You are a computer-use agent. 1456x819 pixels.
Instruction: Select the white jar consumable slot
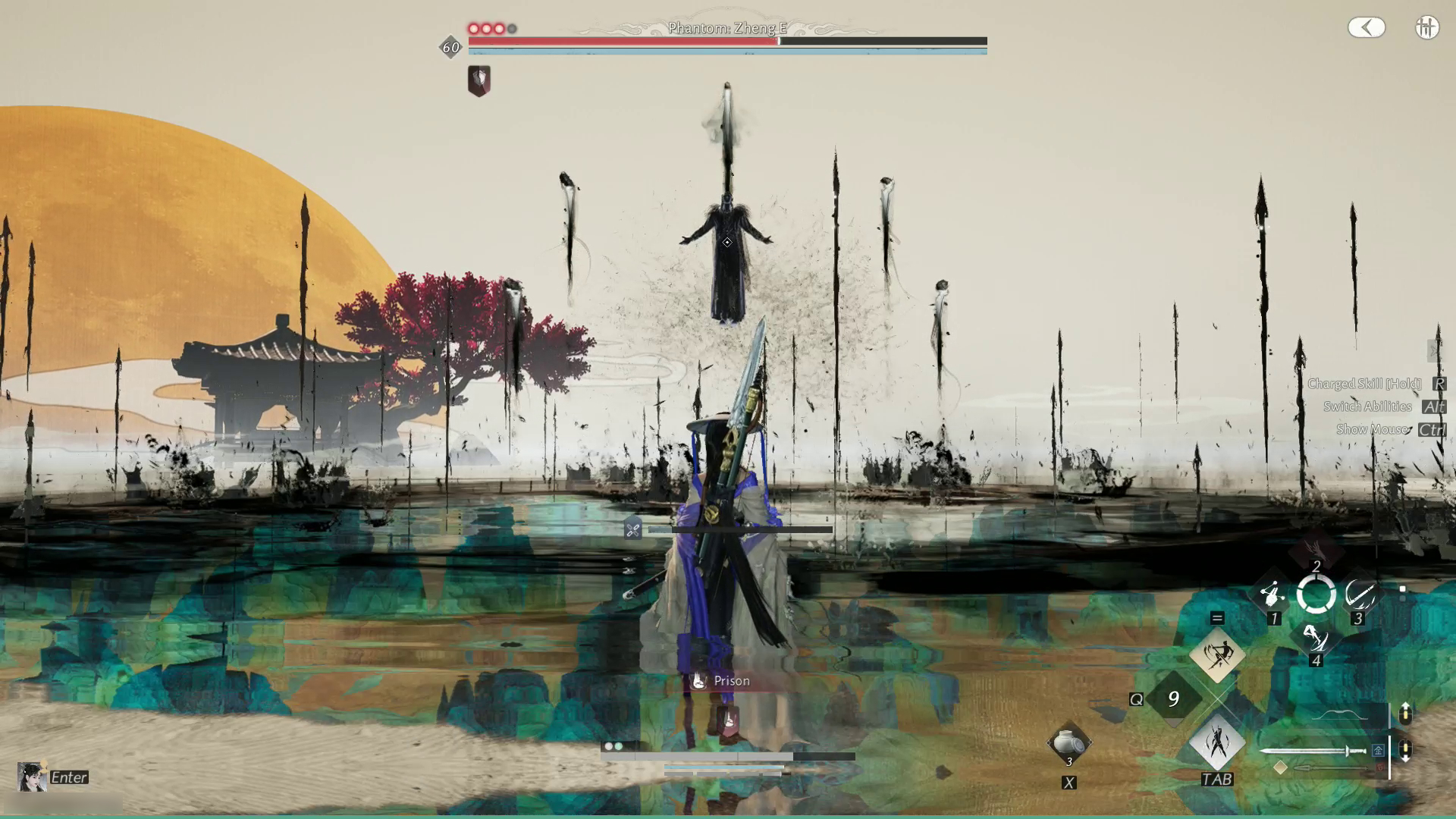[1068, 742]
